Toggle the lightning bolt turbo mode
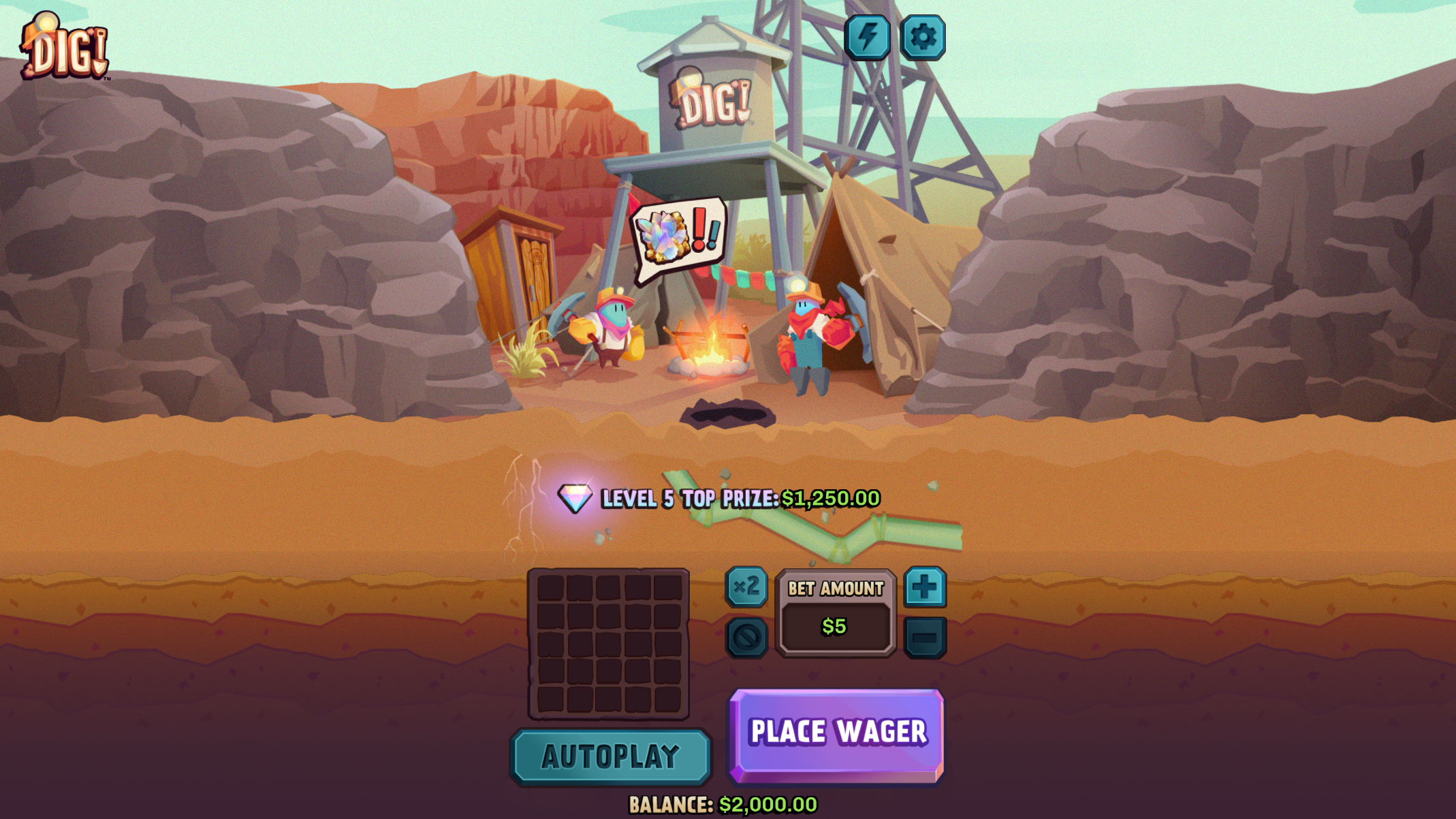The height and width of the screenshot is (819, 1456). (867, 37)
